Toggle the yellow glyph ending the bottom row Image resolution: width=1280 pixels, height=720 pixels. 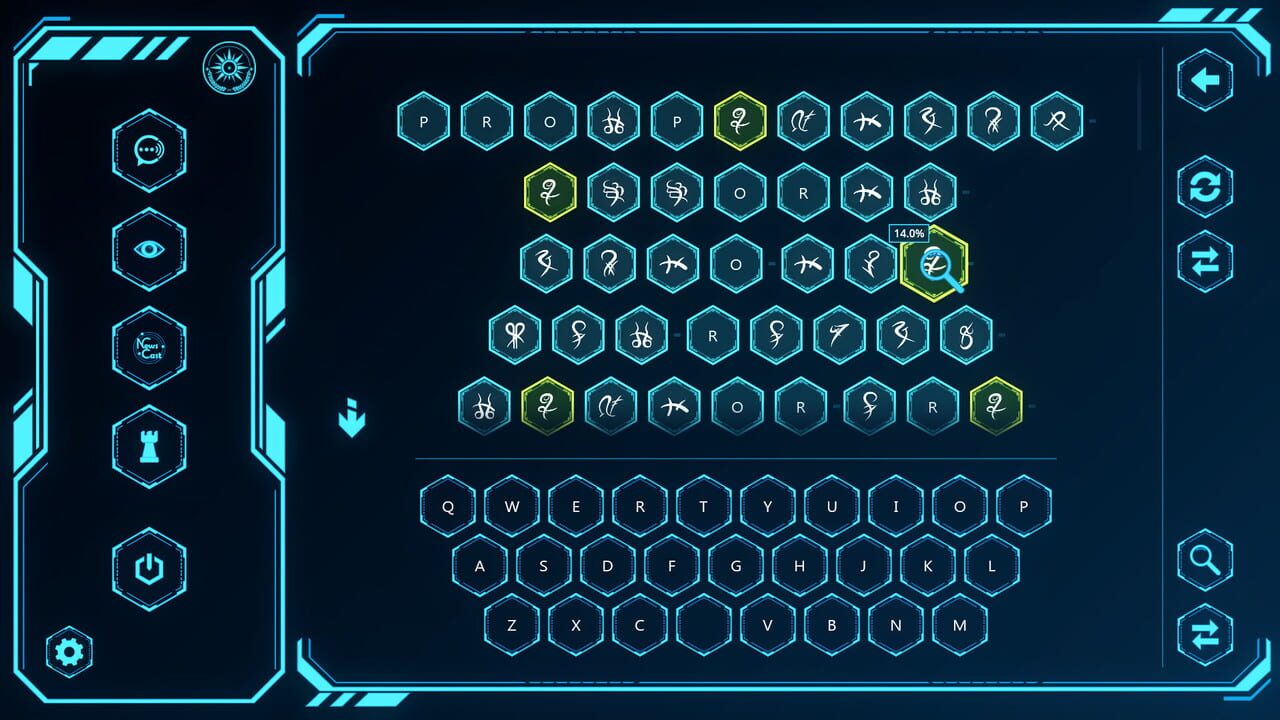(x=996, y=406)
